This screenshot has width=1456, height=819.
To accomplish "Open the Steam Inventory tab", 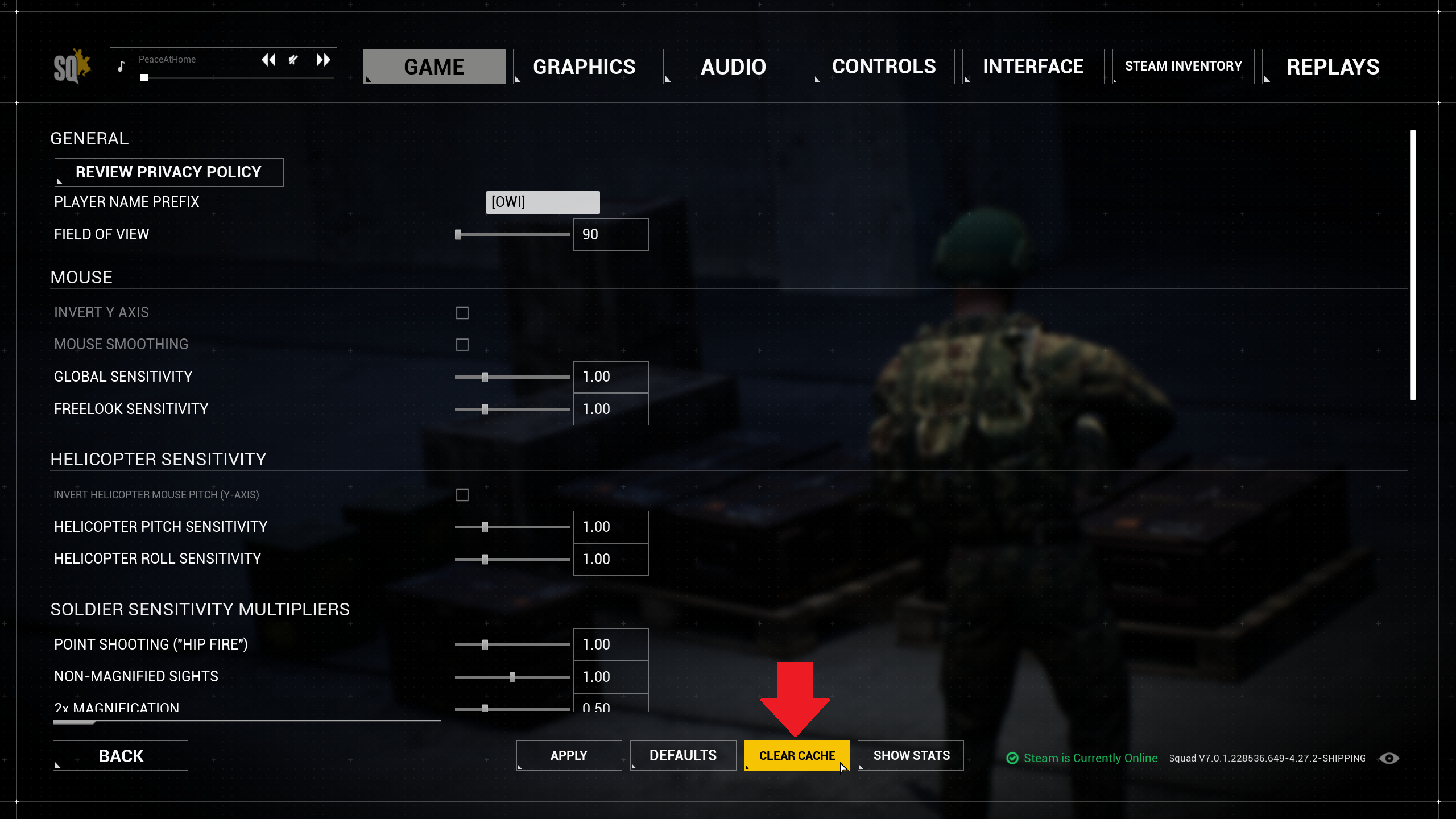I will [1183, 67].
